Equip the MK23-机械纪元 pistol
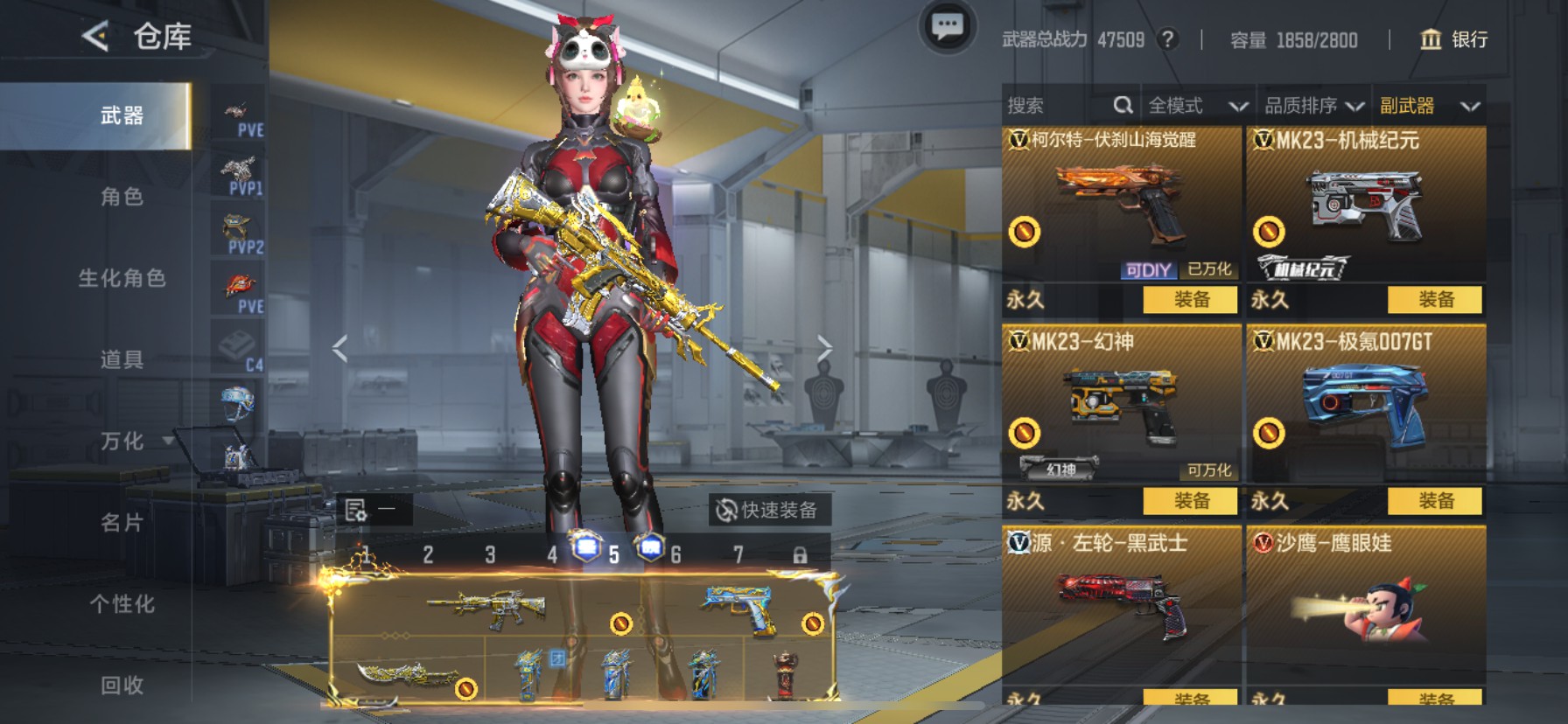1568x724 pixels. [x=1435, y=300]
